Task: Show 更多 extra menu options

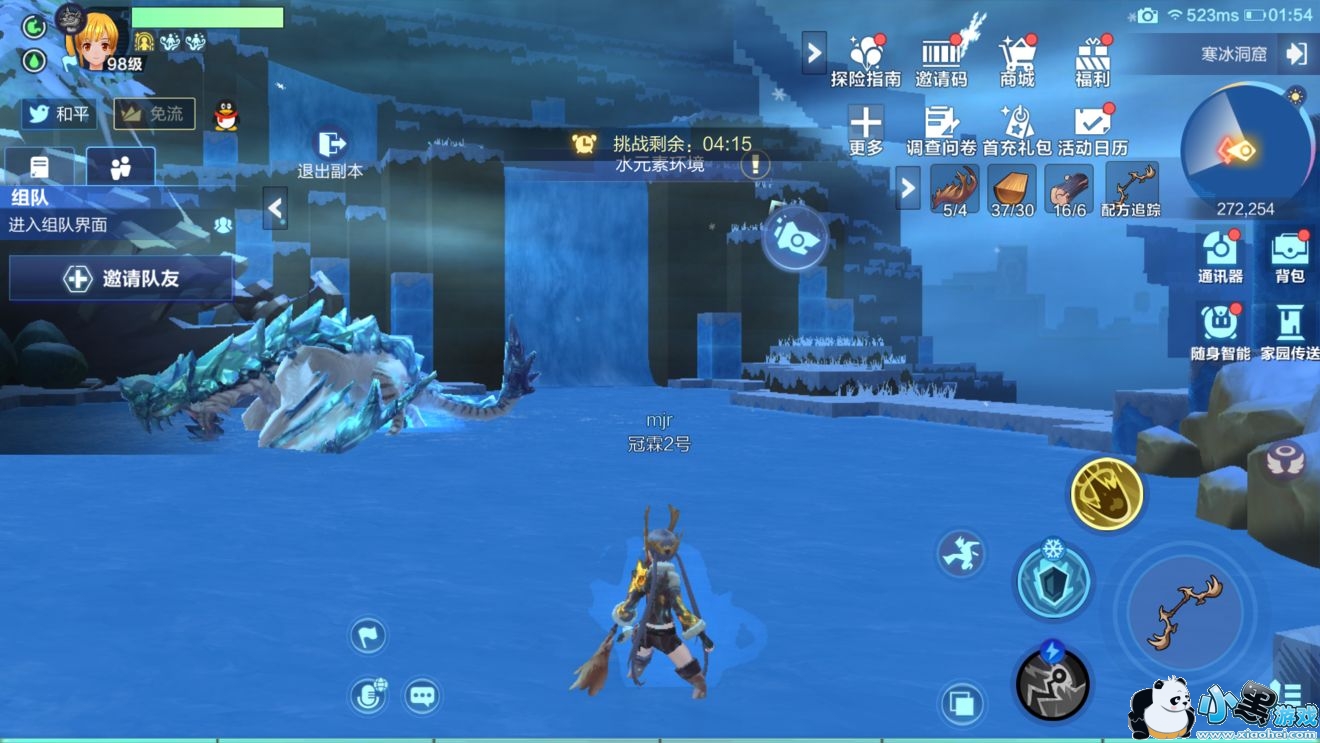Action: point(866,130)
